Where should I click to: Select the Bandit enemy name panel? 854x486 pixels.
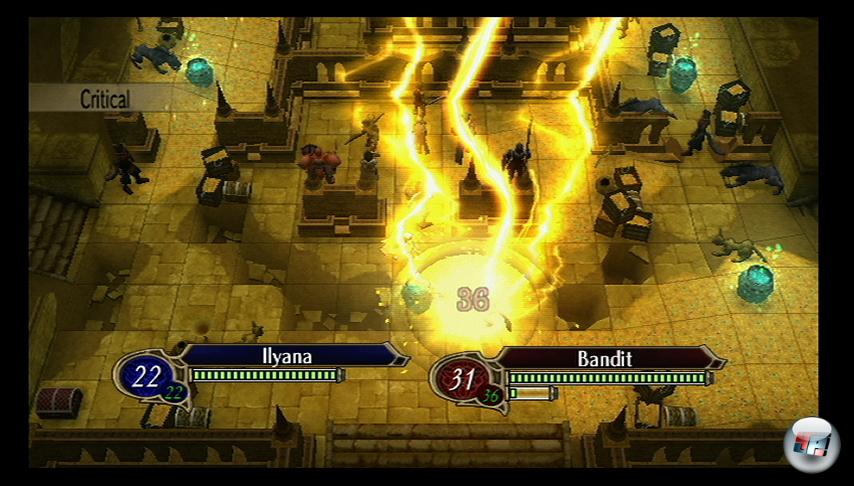(x=607, y=358)
